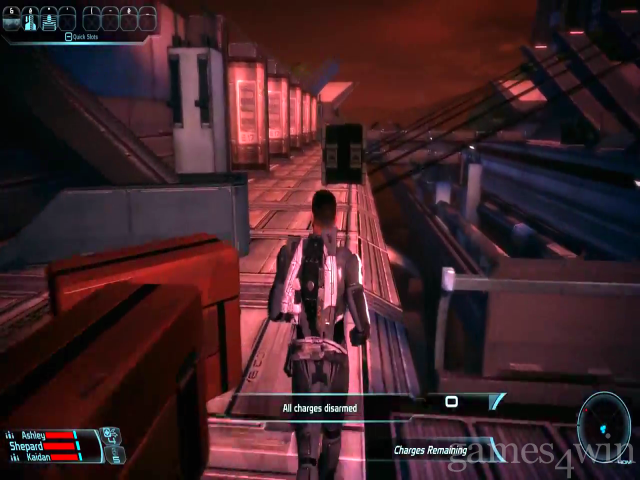Screen dimensions: 640x480
Task: Select the shotgun quick slot
Action: [31, 18]
